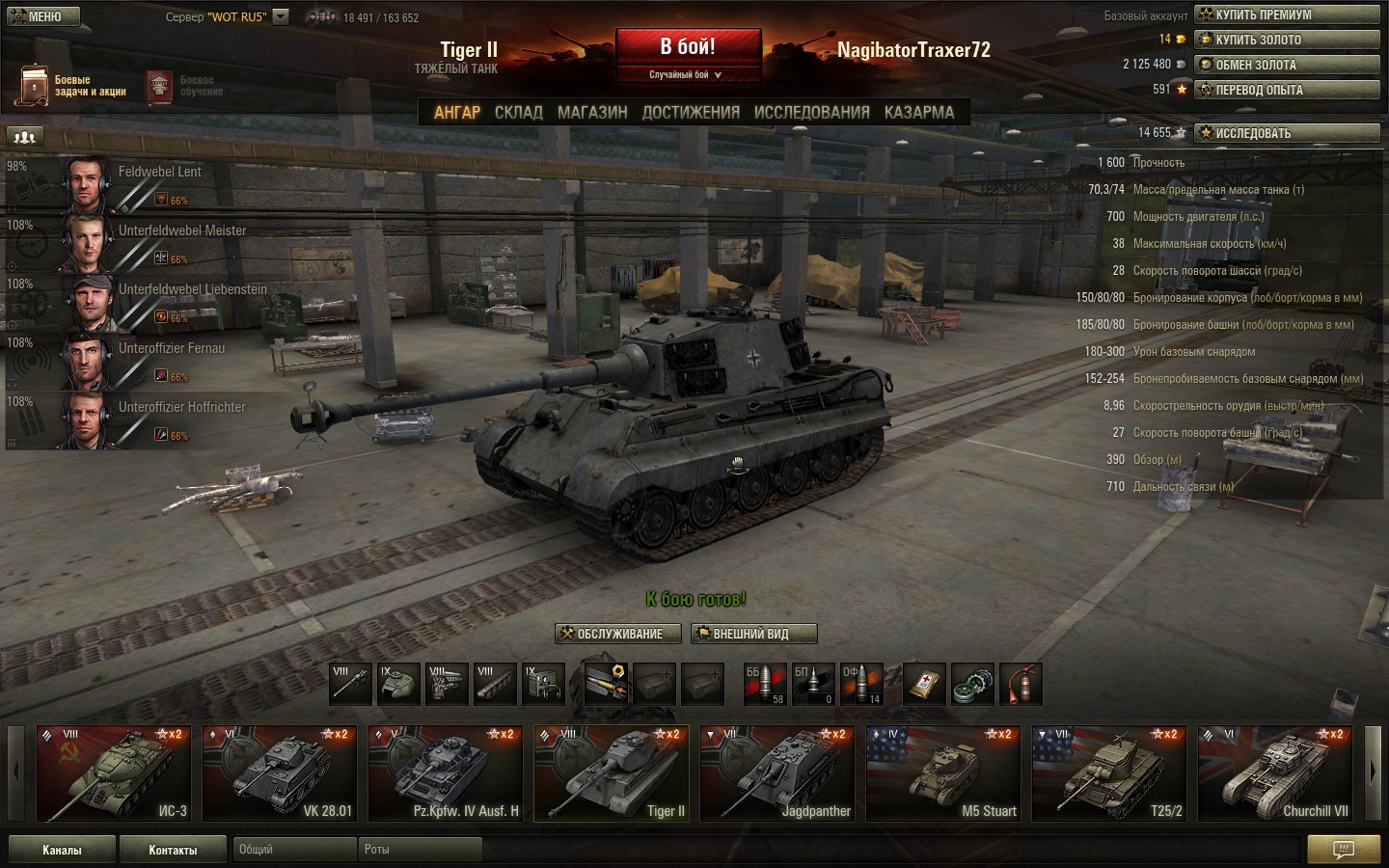This screenshot has height=868, width=1389.
Task: Open the КАЗАРМА tab
Action: 918,112
